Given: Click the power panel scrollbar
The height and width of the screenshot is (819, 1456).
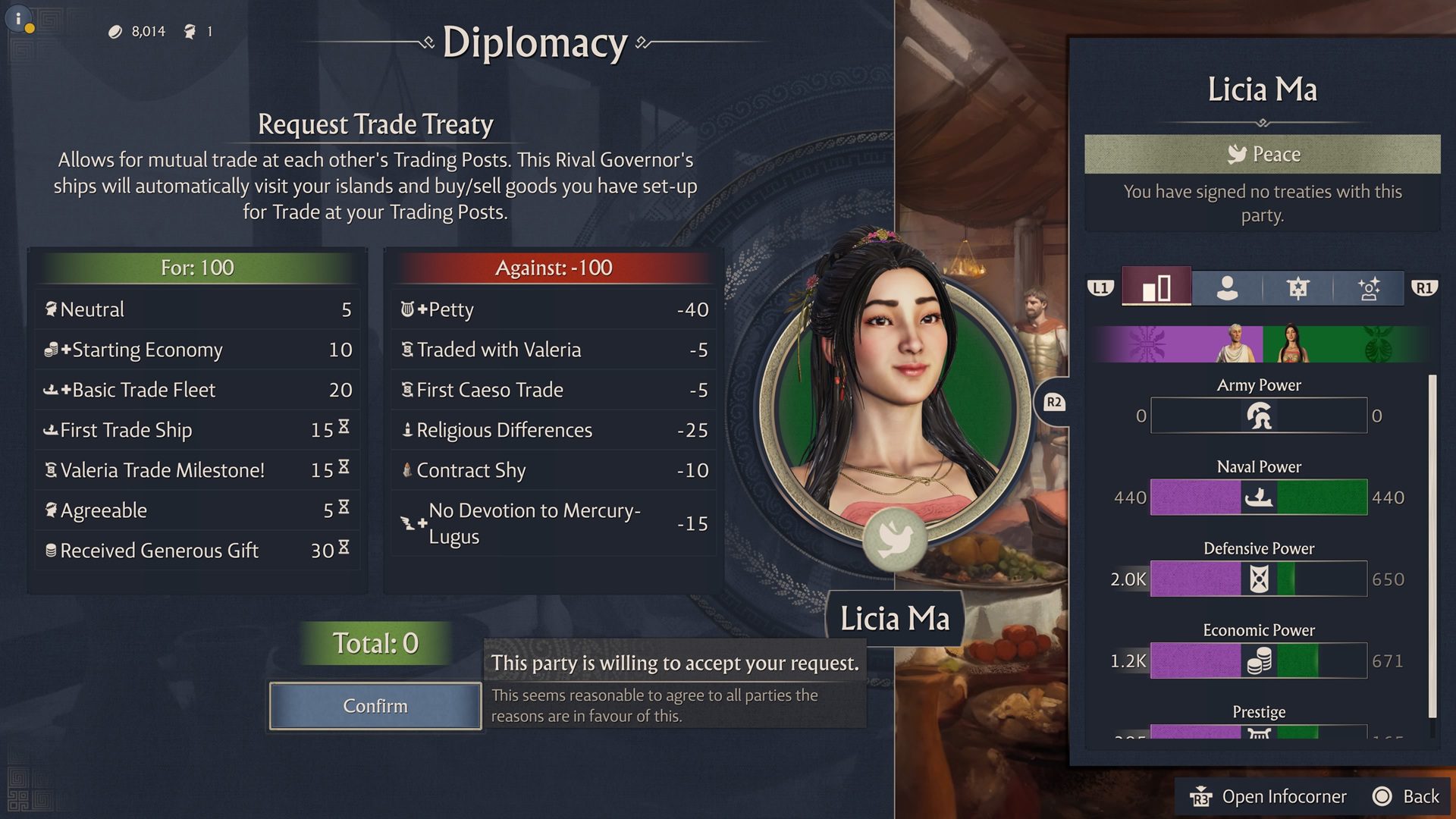Looking at the screenshot, I should tap(1432, 546).
